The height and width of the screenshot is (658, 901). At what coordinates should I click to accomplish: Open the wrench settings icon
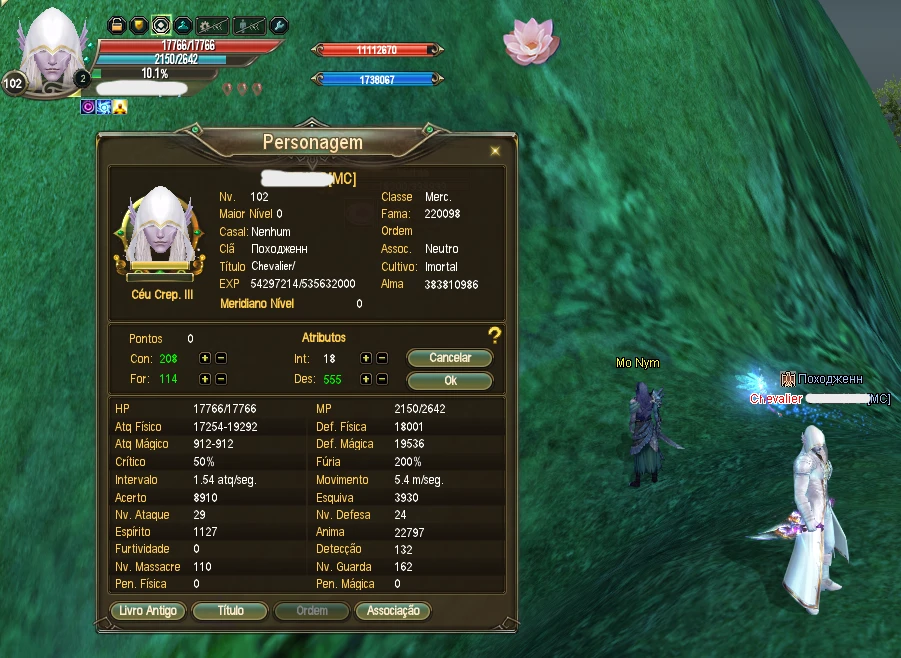click(280, 24)
